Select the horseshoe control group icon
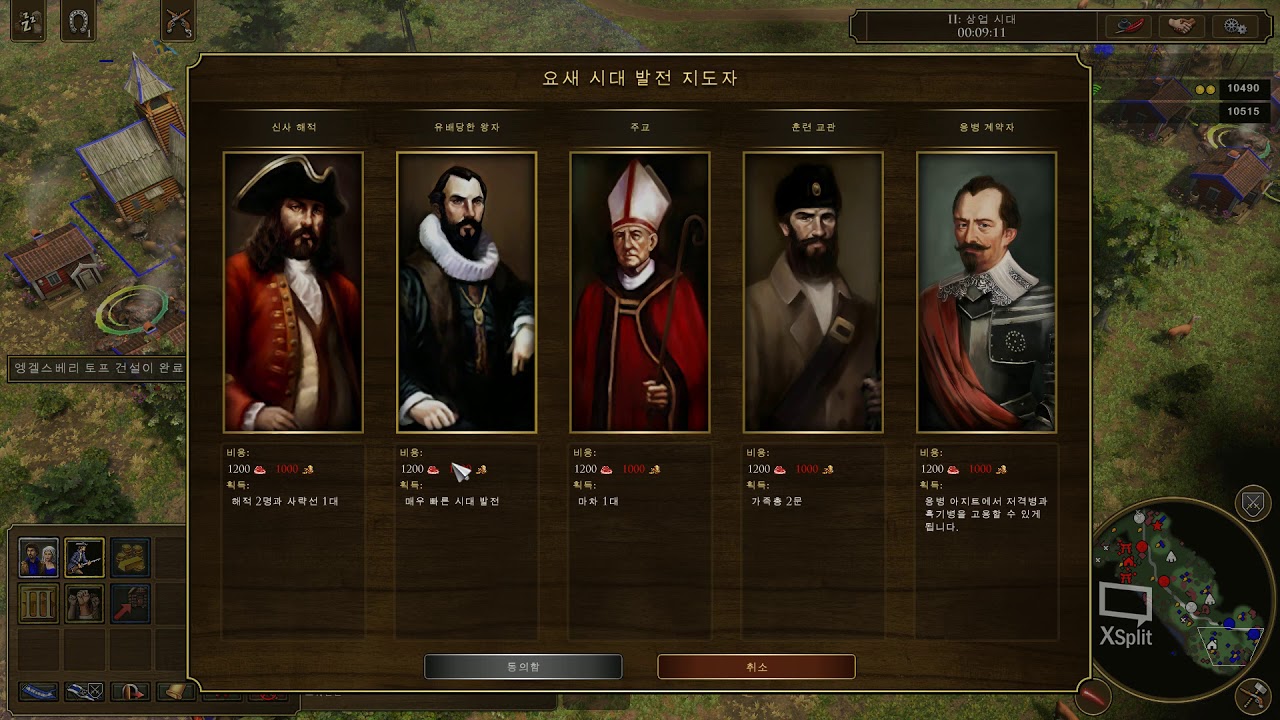Image resolution: width=1280 pixels, height=720 pixels. click(x=78, y=23)
